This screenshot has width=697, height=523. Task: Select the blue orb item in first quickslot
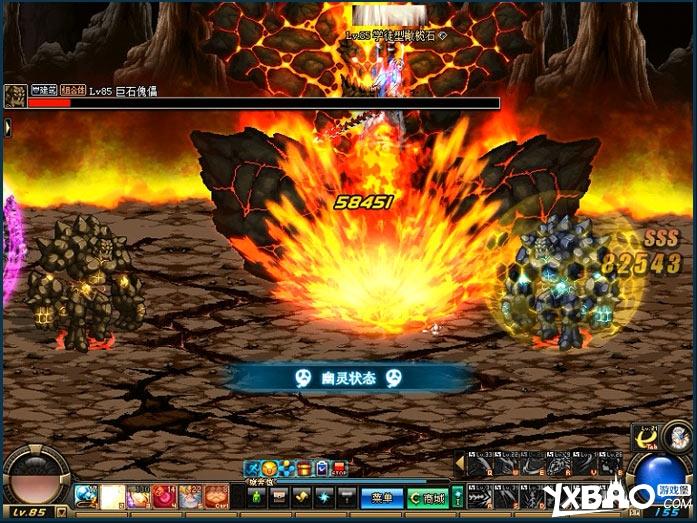click(86, 496)
